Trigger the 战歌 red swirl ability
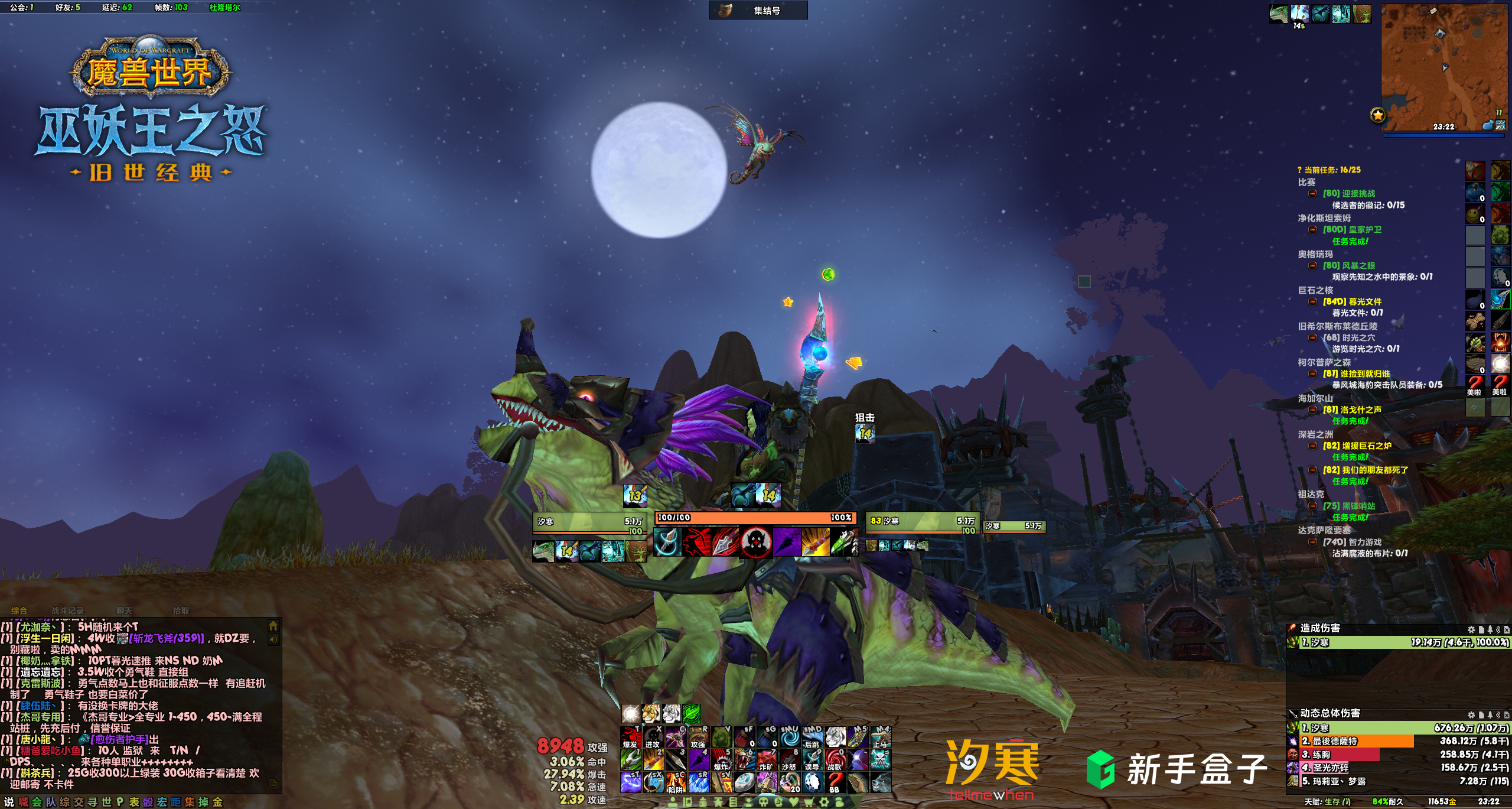The width and height of the screenshot is (1512, 809). pyautogui.click(x=835, y=760)
